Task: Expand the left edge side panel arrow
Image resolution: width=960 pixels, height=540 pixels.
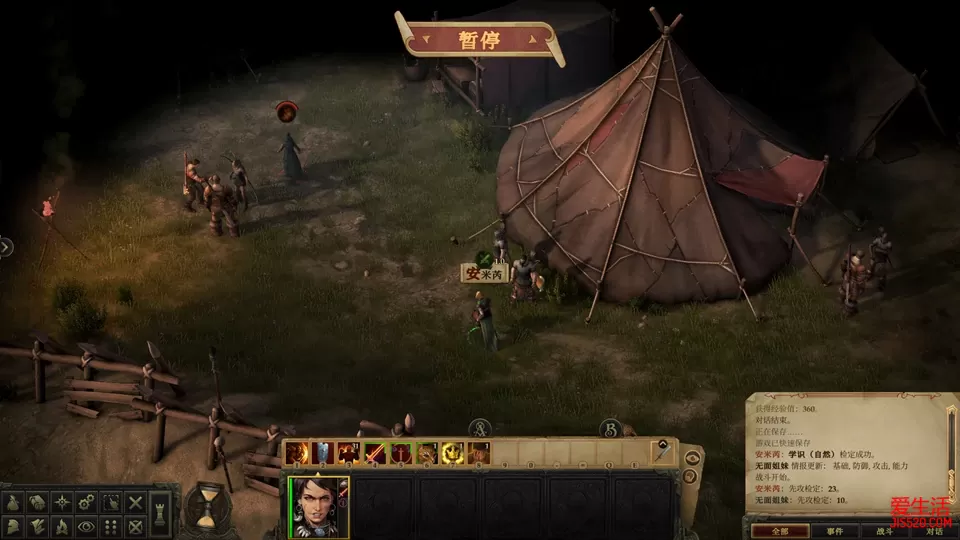Action: click(6, 246)
